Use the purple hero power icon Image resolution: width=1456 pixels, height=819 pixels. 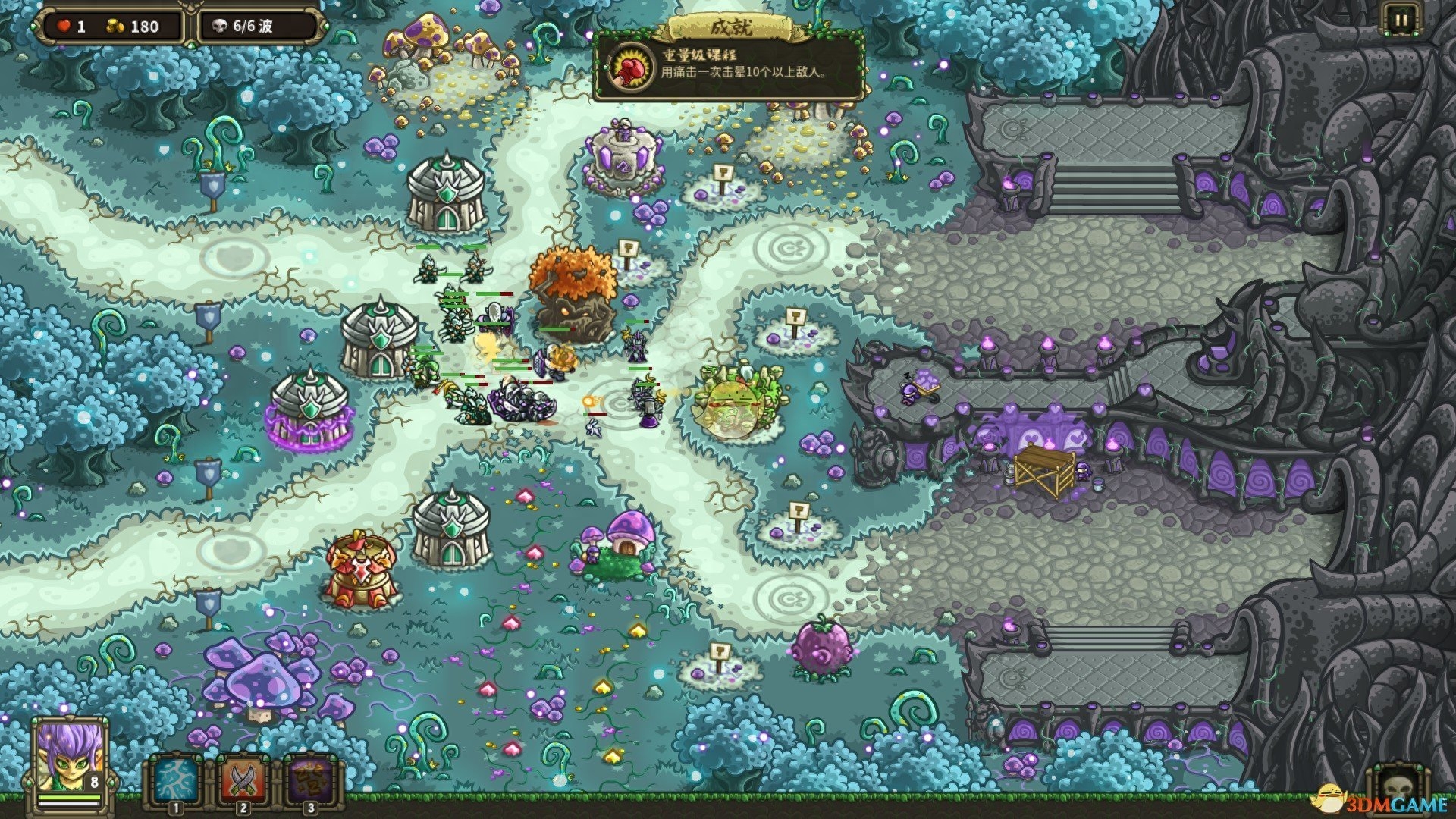310,780
